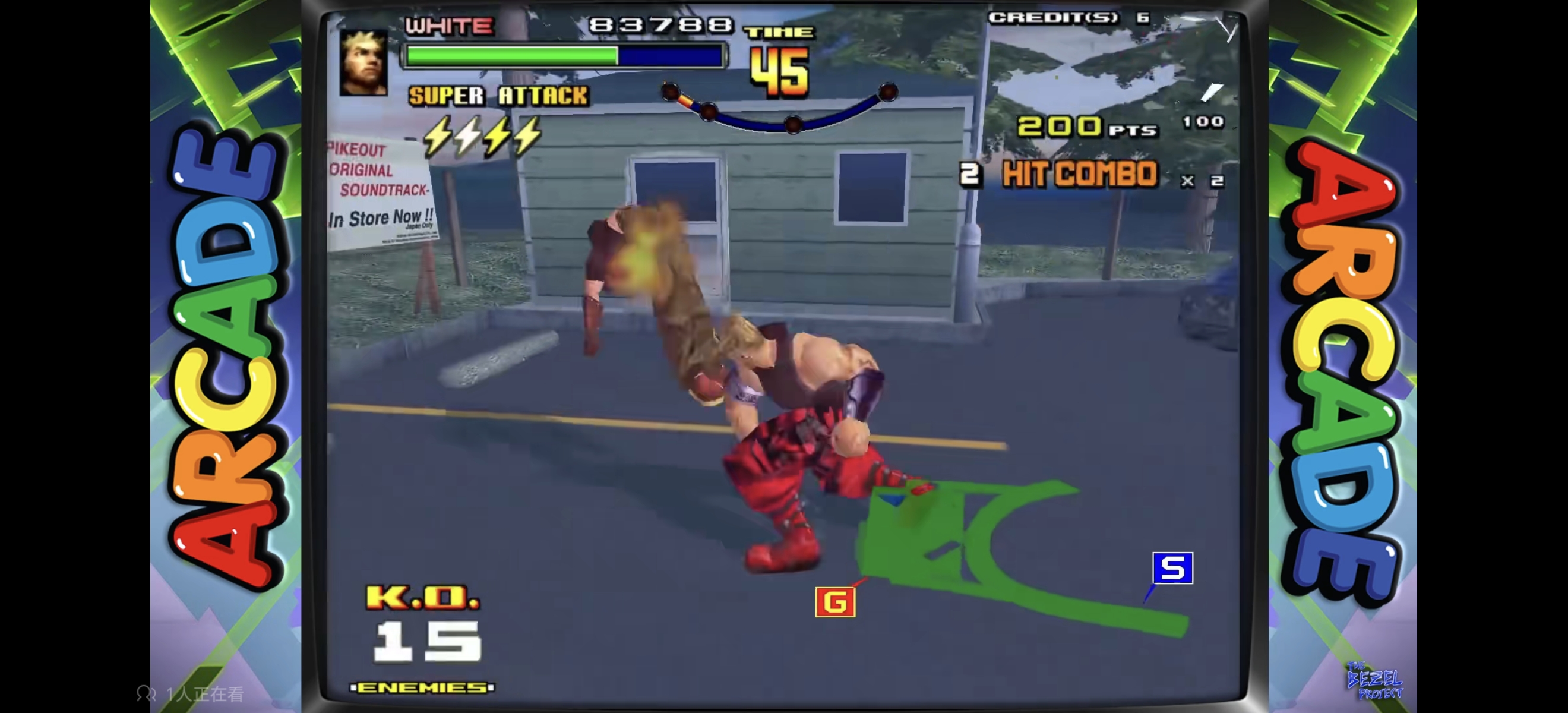Click the WHITE player name tab
The height and width of the screenshot is (713, 1568).
448,26
